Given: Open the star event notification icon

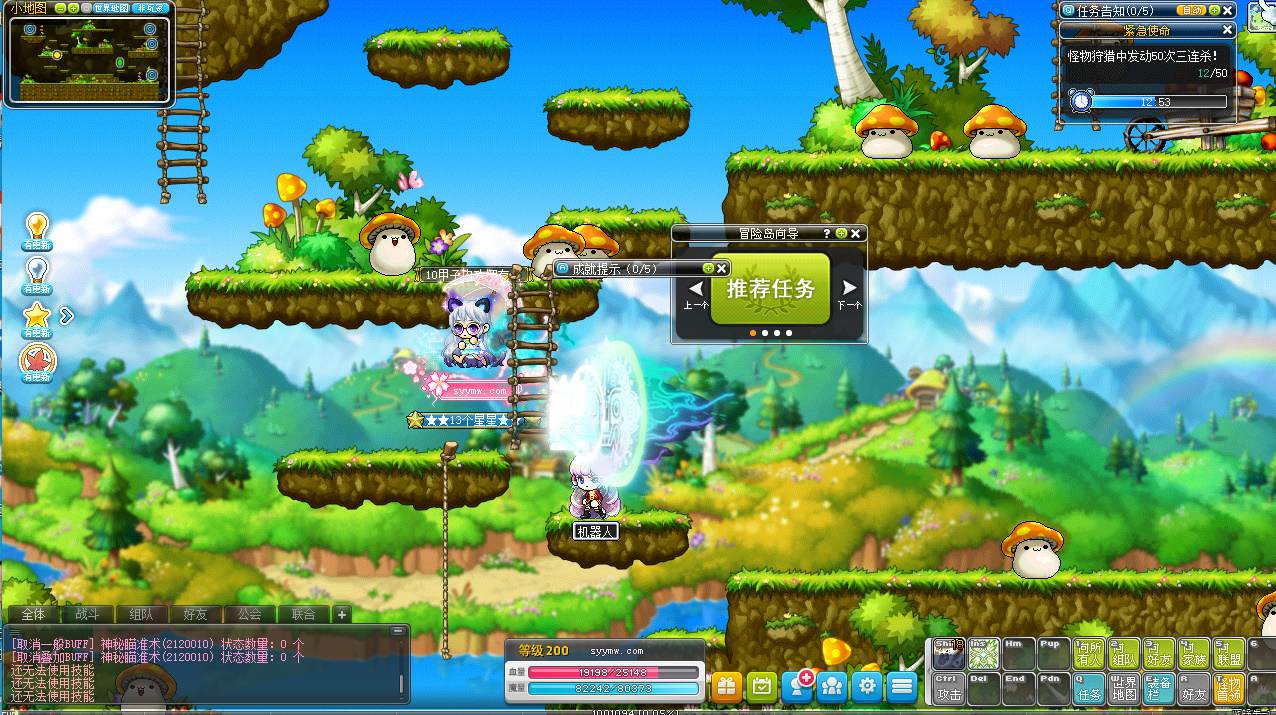Looking at the screenshot, I should pyautogui.click(x=37, y=315).
